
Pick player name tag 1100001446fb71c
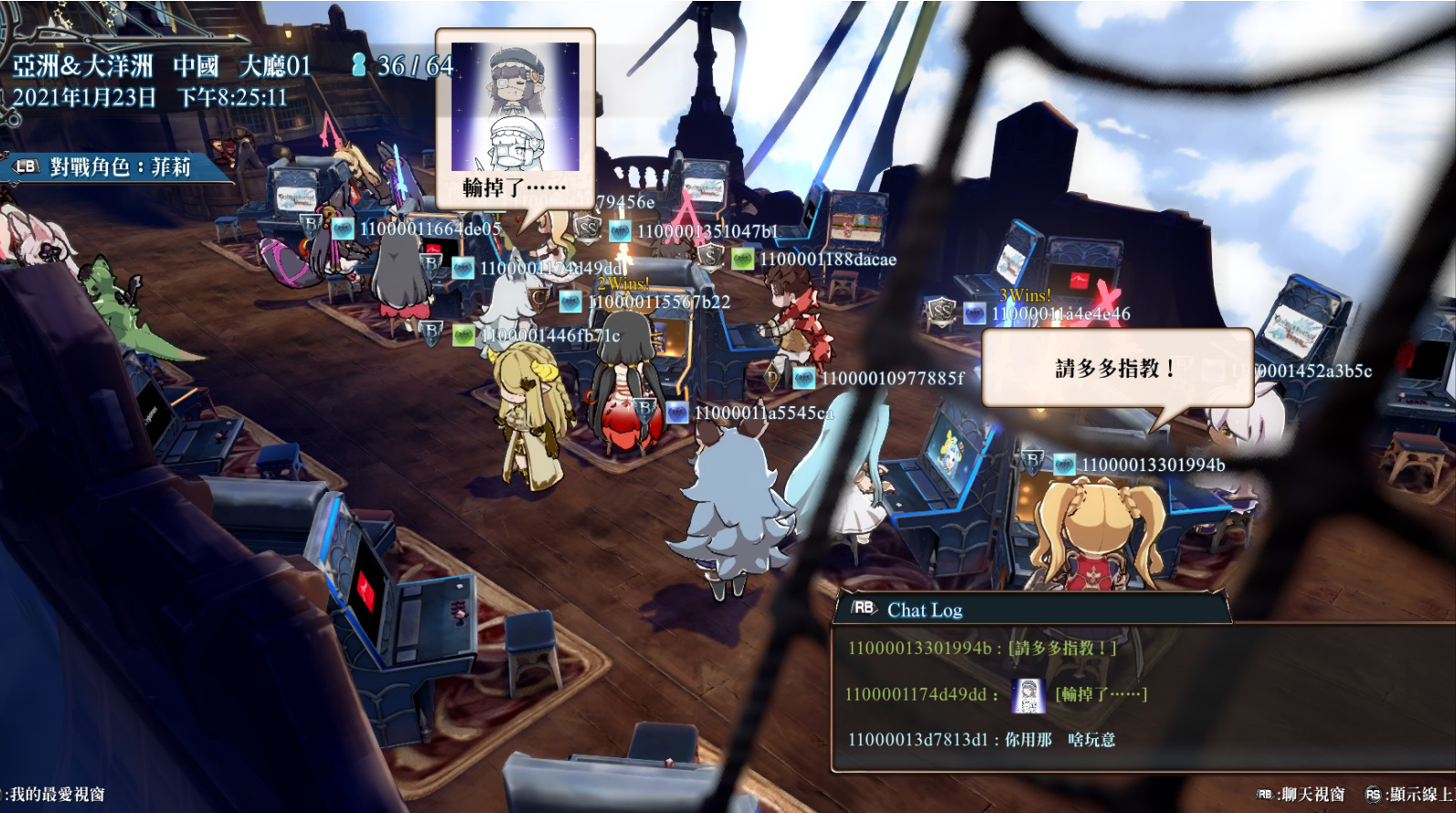[549, 336]
